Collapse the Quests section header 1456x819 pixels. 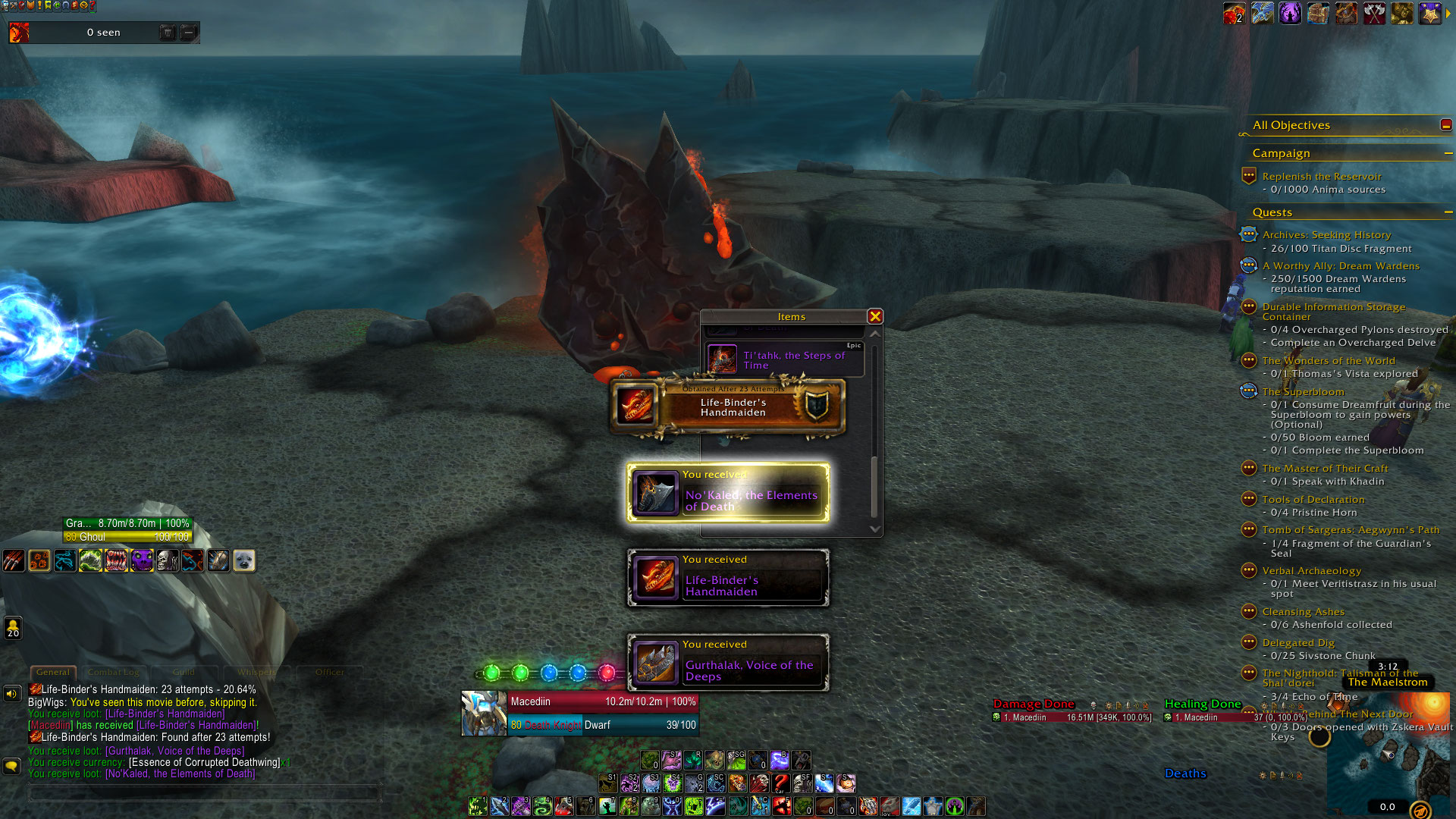1448,212
